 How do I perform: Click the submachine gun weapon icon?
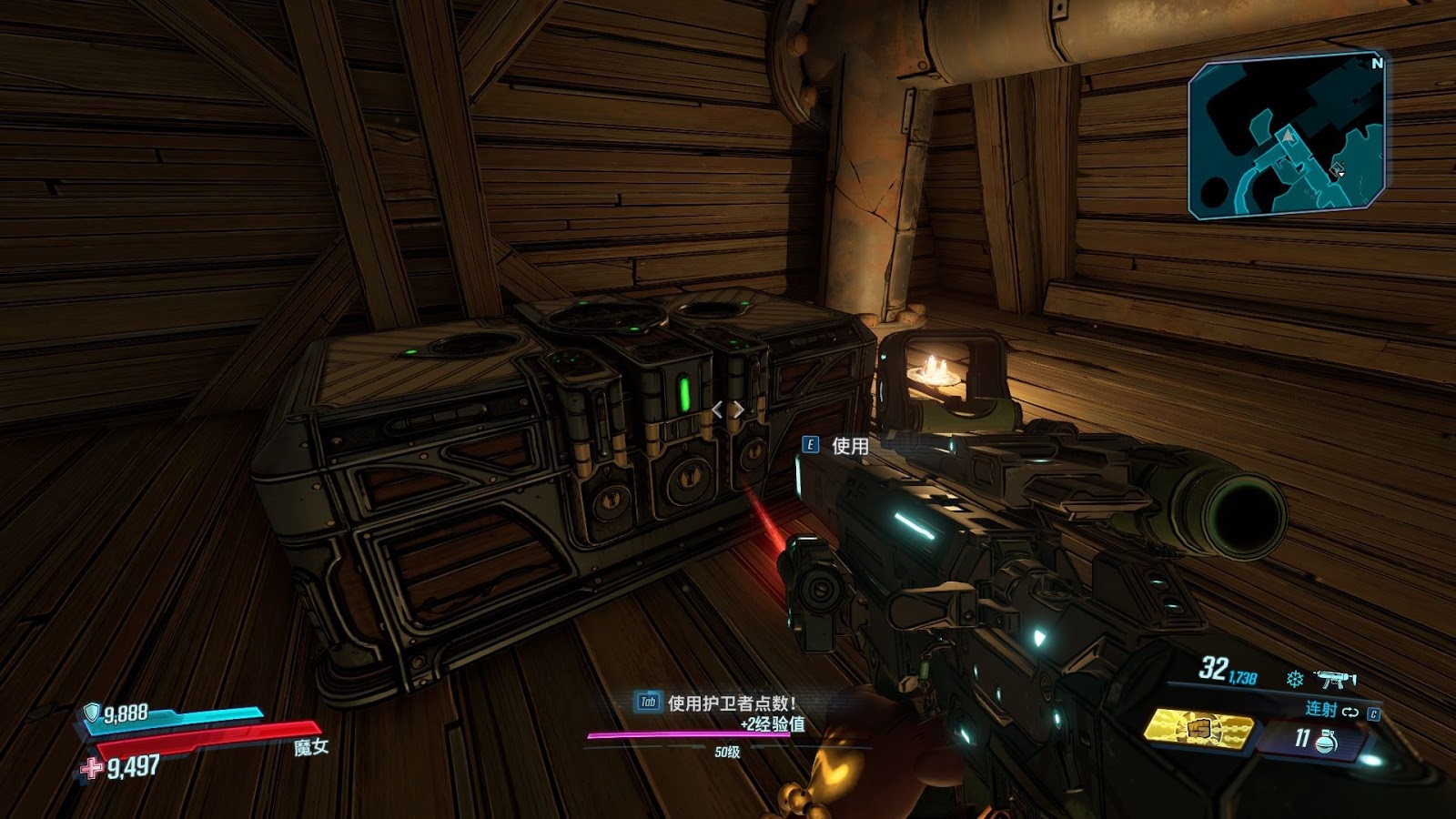(x=1335, y=679)
